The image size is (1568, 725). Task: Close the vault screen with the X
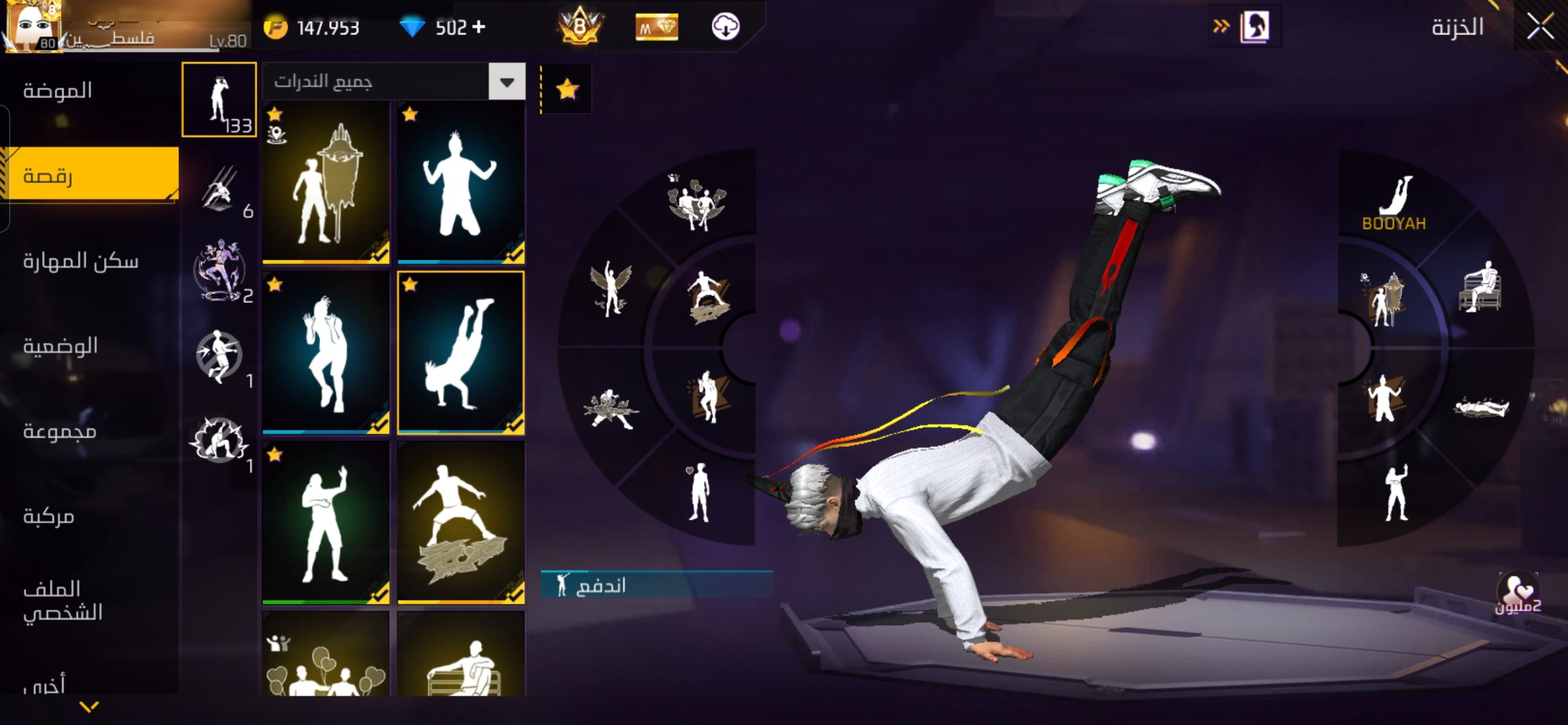tap(1540, 27)
